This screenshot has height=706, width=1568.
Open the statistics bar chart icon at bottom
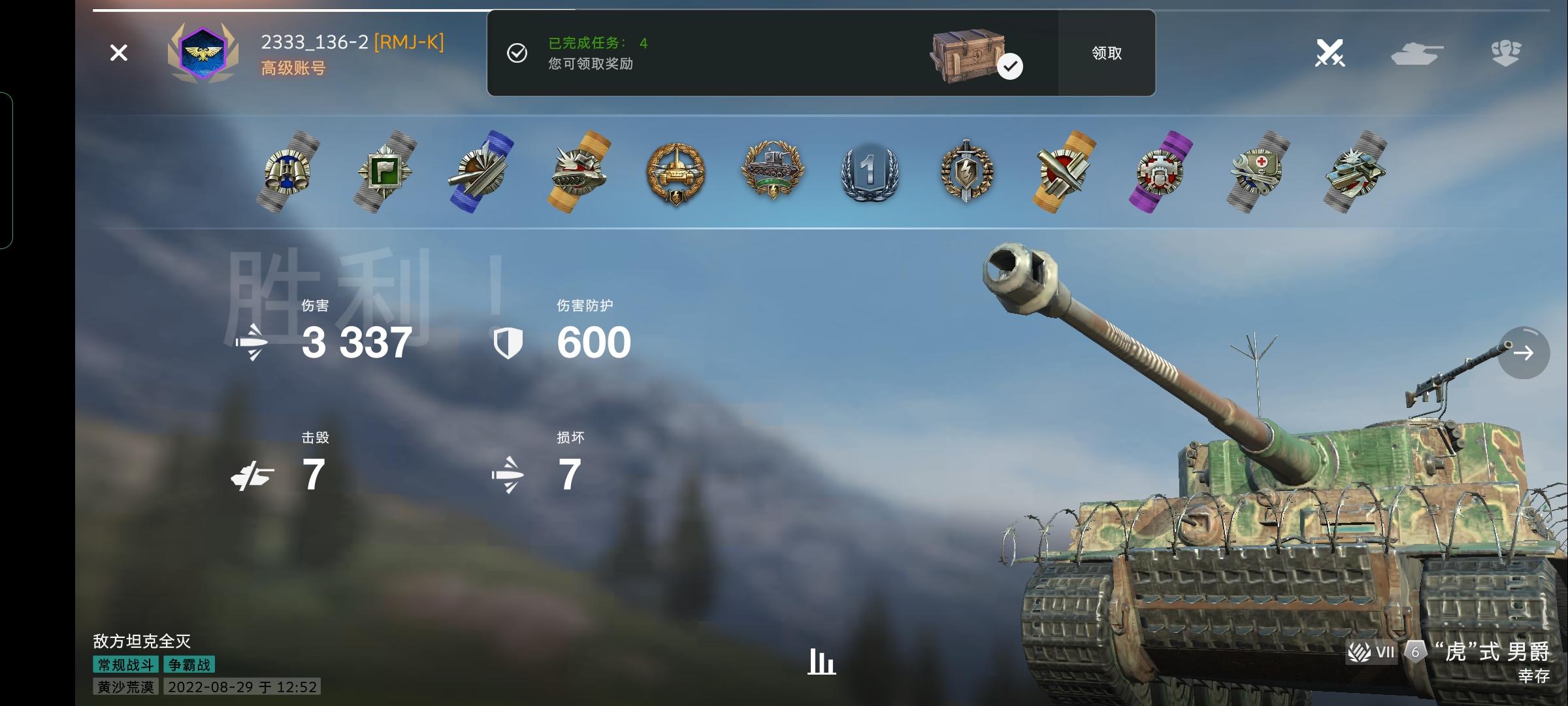pos(821,662)
